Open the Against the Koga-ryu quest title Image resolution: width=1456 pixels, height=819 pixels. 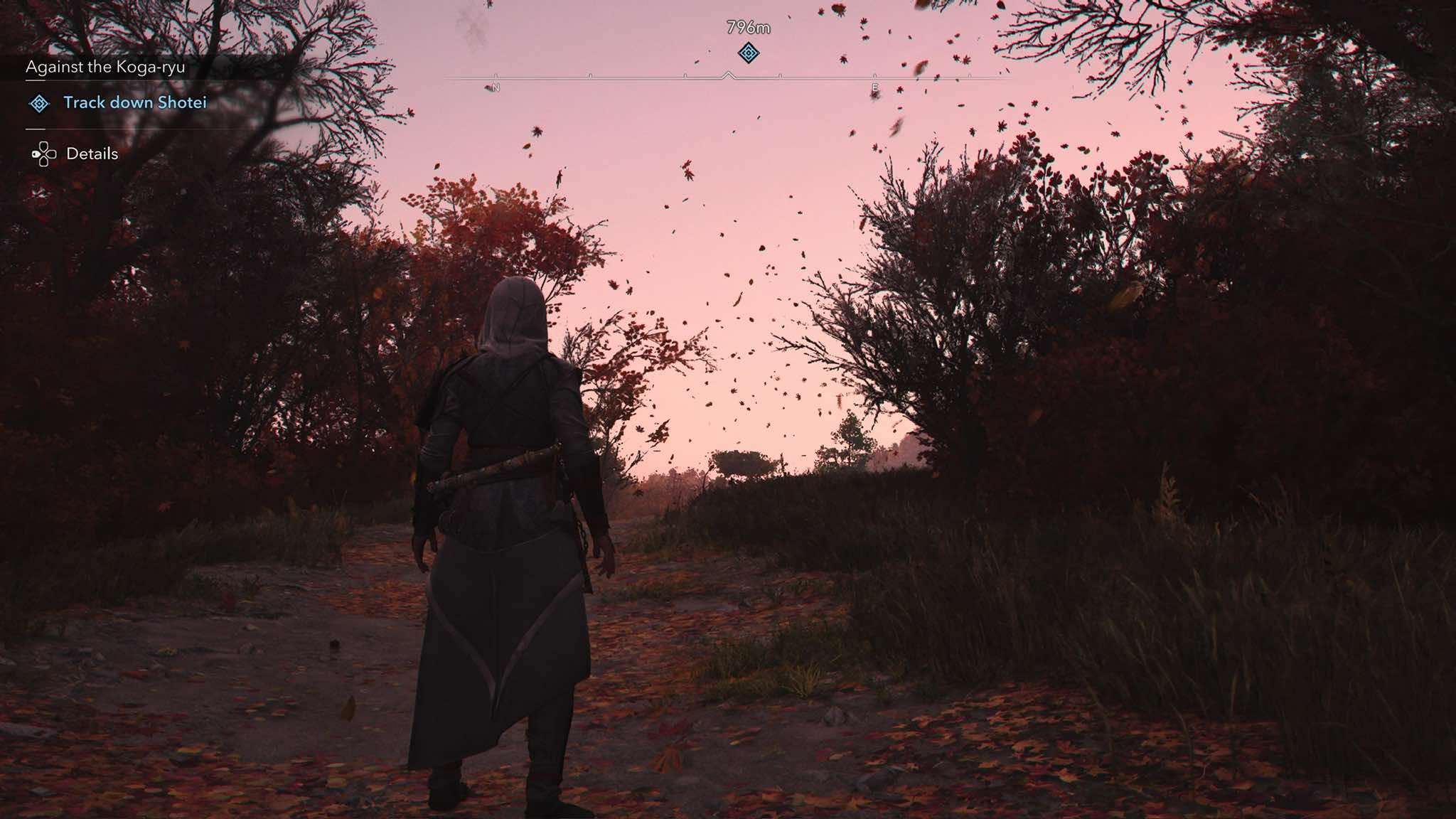coord(105,68)
